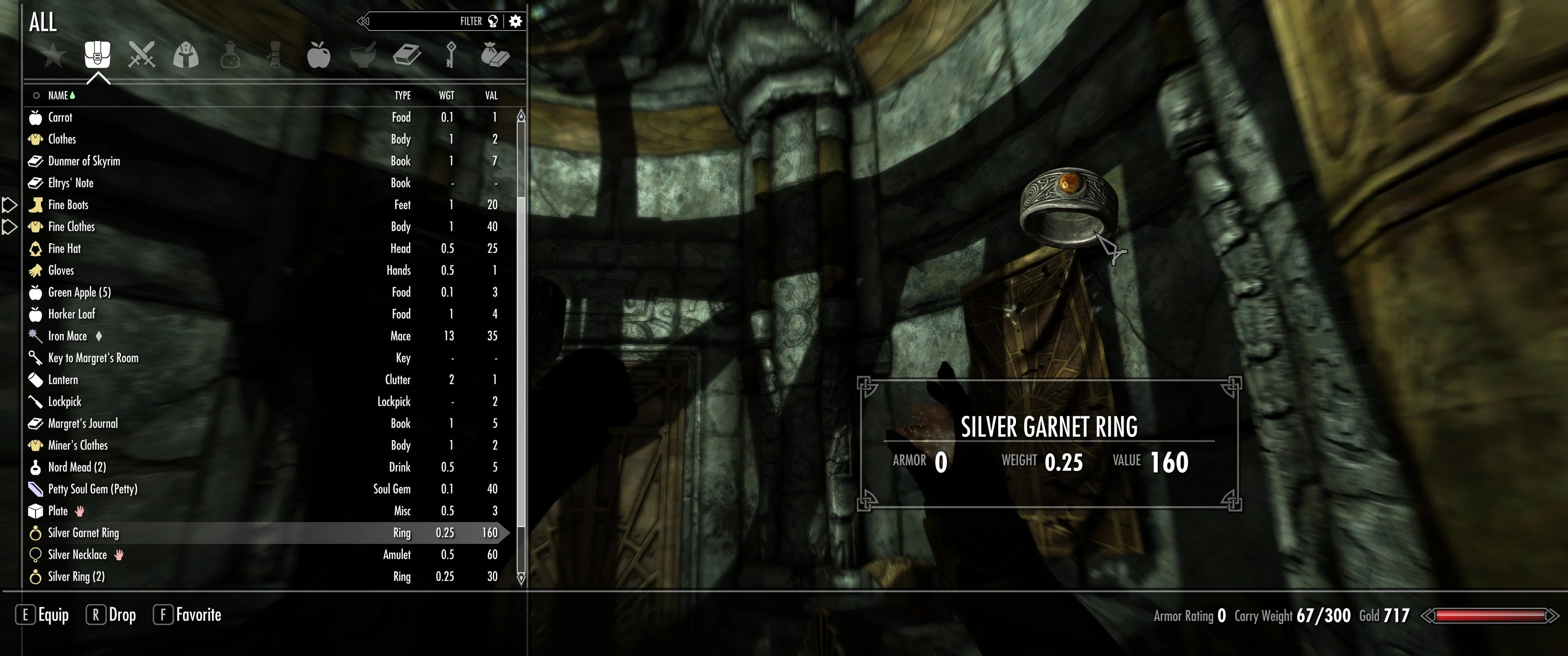The height and width of the screenshot is (656, 1568).
Task: Click the scroll down arrow of the list
Action: (521, 578)
